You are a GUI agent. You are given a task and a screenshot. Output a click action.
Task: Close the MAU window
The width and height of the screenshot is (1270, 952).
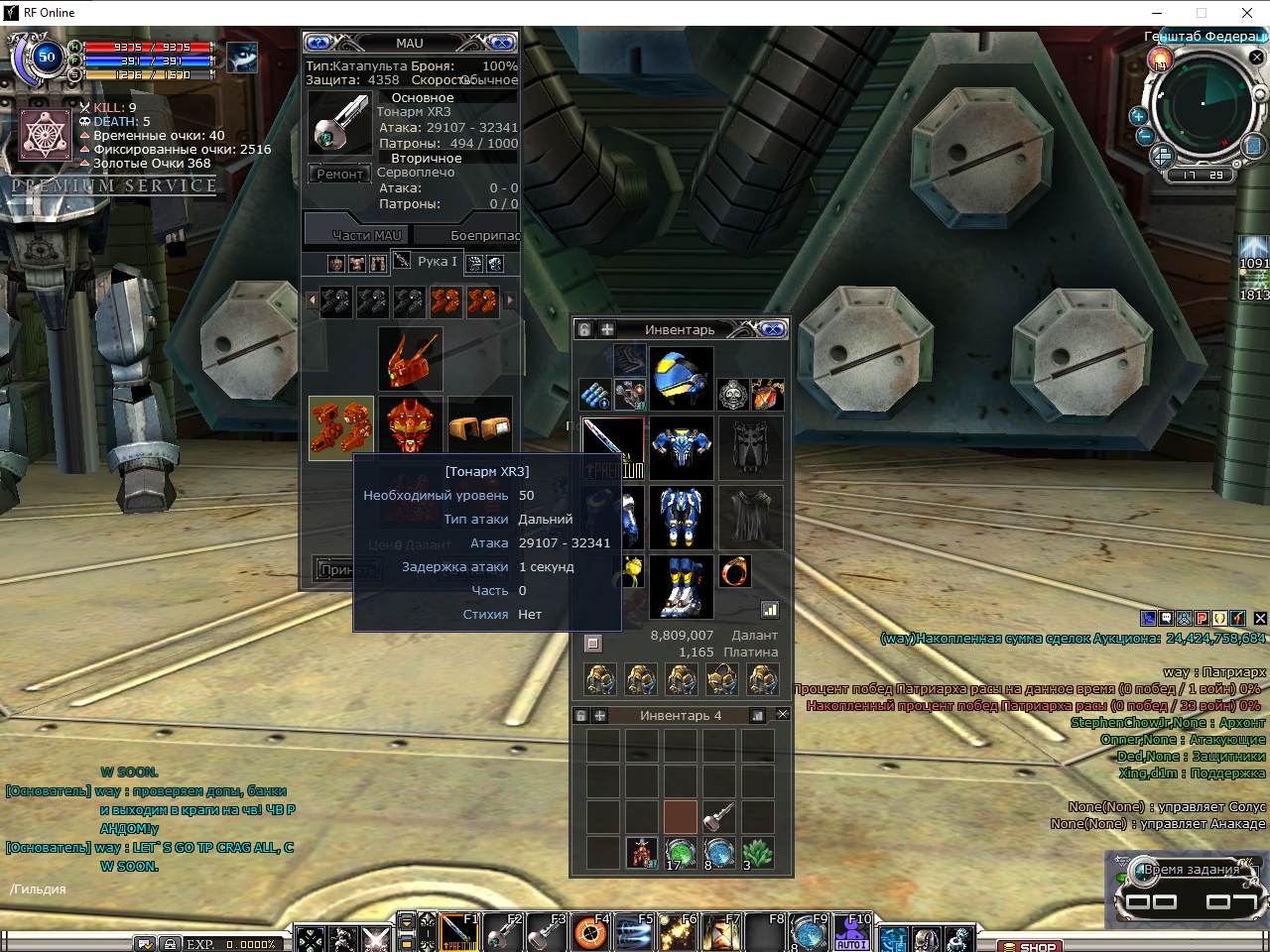tap(502, 43)
